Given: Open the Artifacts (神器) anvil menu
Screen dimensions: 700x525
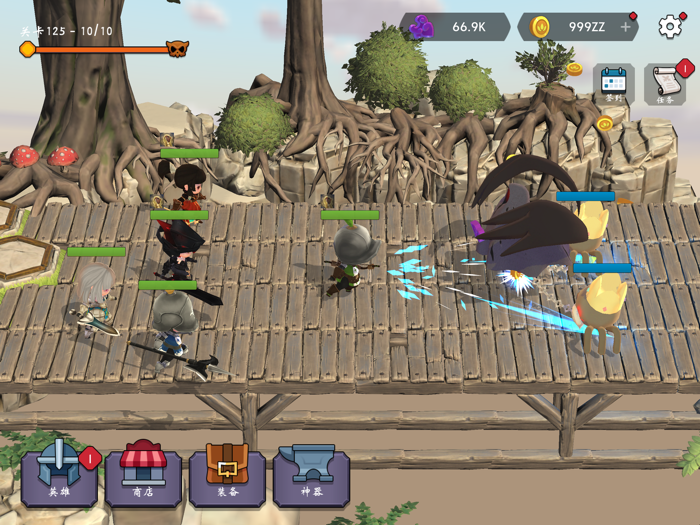Looking at the screenshot, I should 311,475.
